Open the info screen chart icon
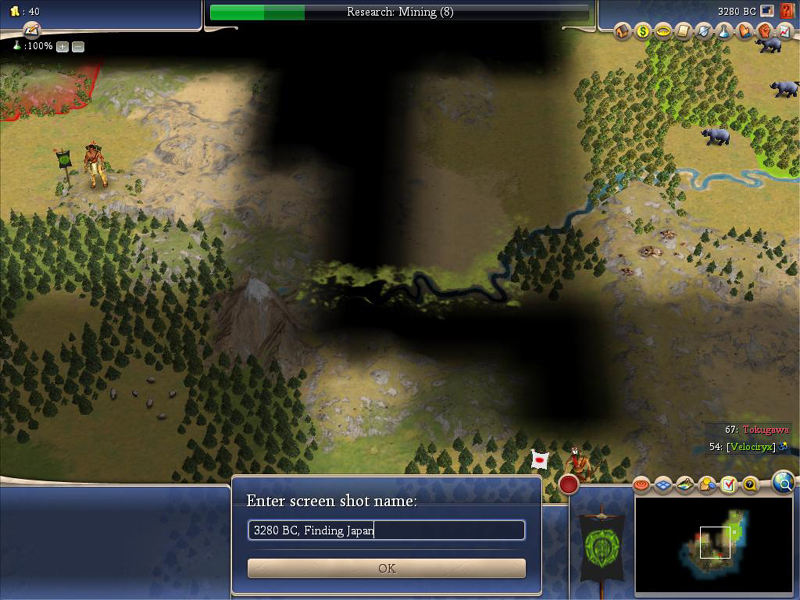 (783, 31)
